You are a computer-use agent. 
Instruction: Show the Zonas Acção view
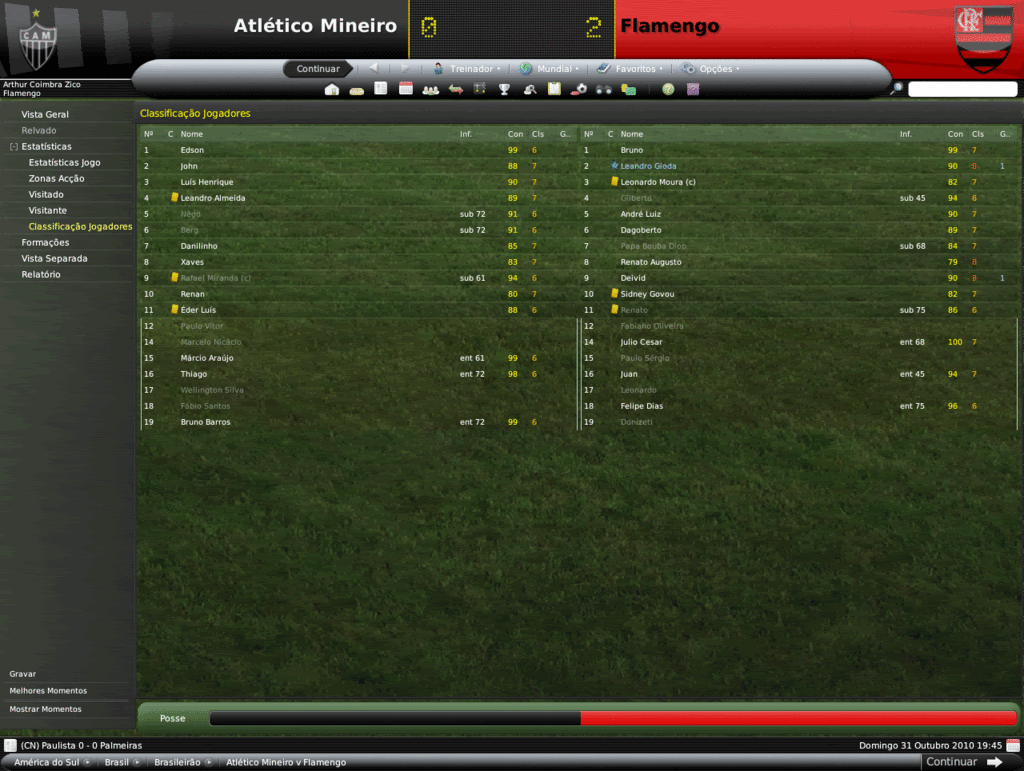point(56,179)
